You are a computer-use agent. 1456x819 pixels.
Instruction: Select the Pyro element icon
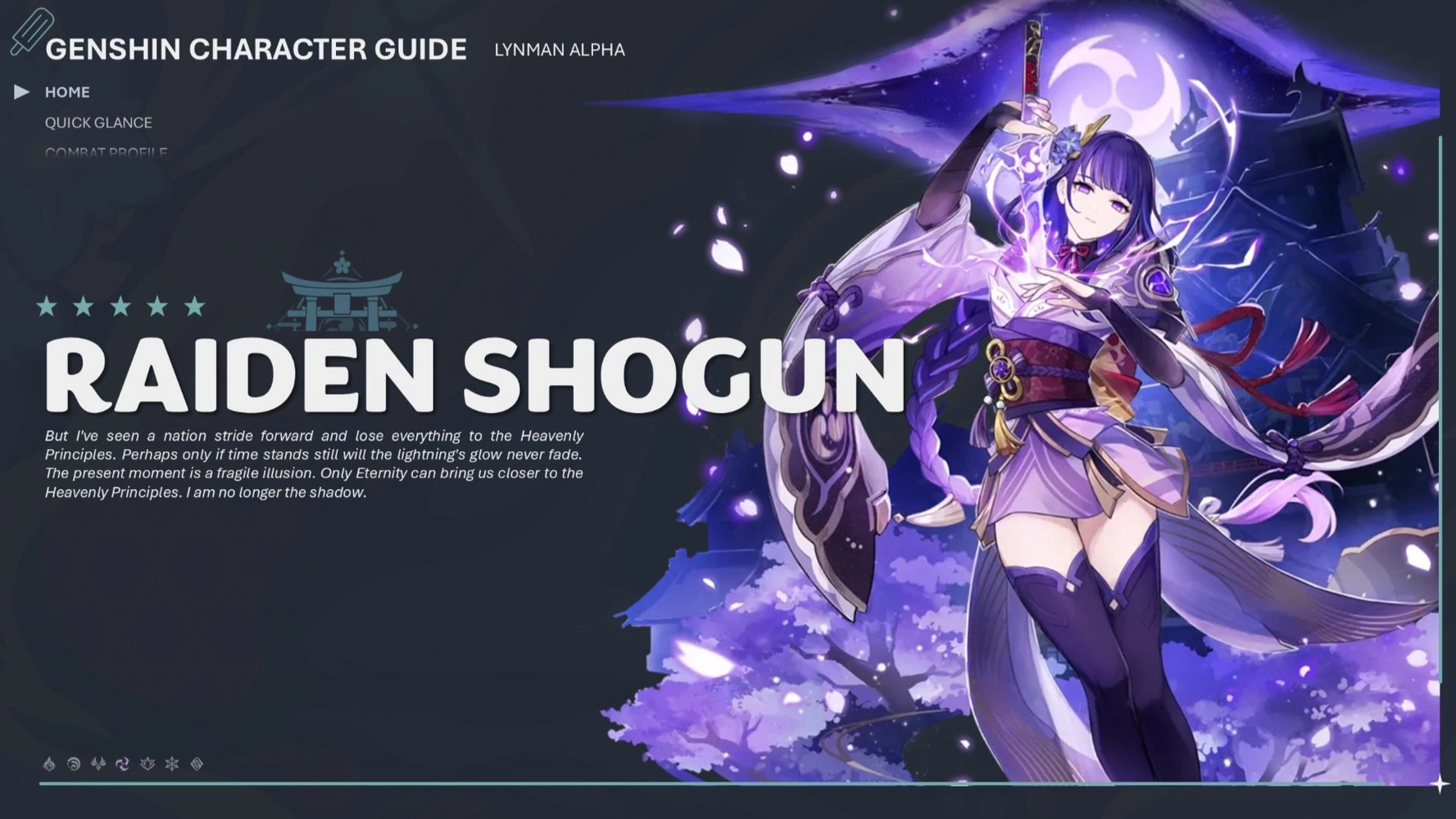(x=51, y=763)
